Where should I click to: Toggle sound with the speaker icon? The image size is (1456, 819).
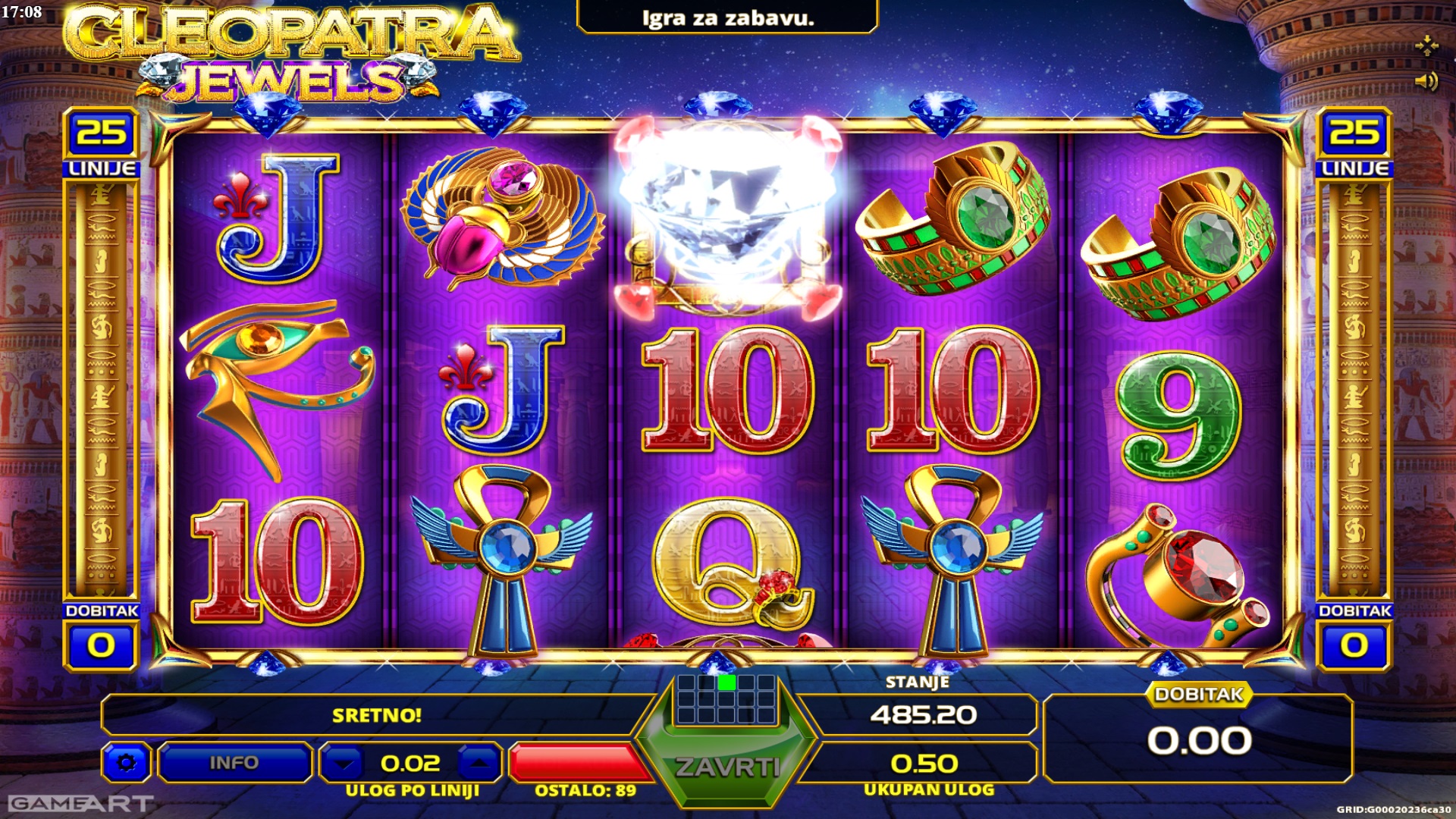pos(1426,80)
